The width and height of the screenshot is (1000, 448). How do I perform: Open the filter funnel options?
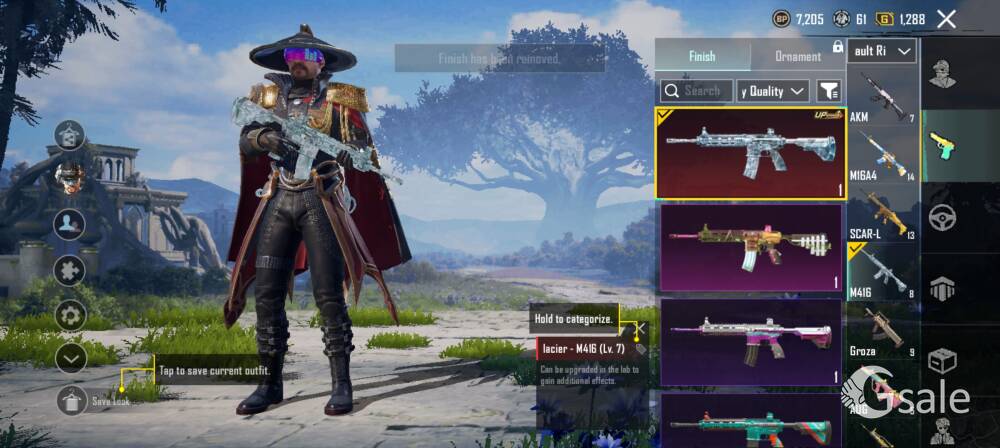(x=828, y=91)
